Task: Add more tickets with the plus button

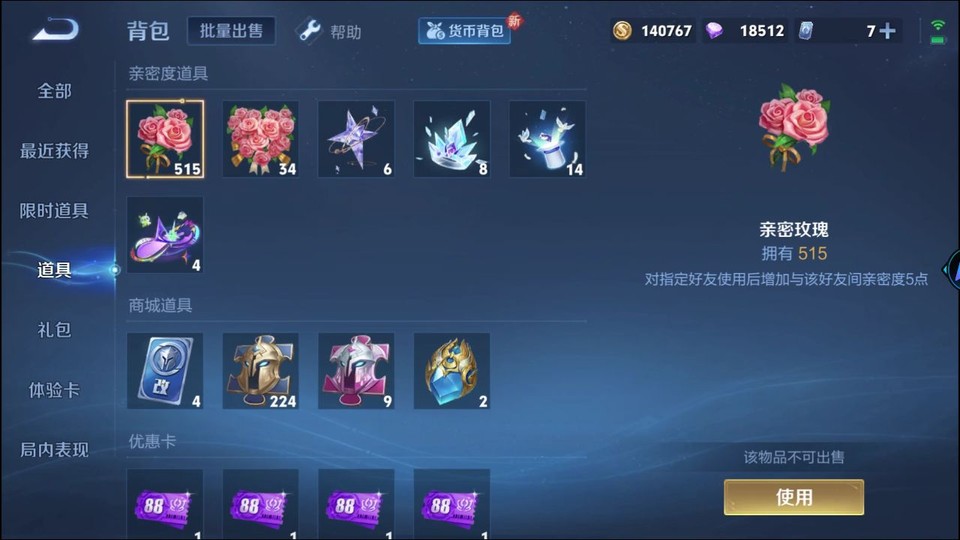Action: pyautogui.click(x=887, y=31)
